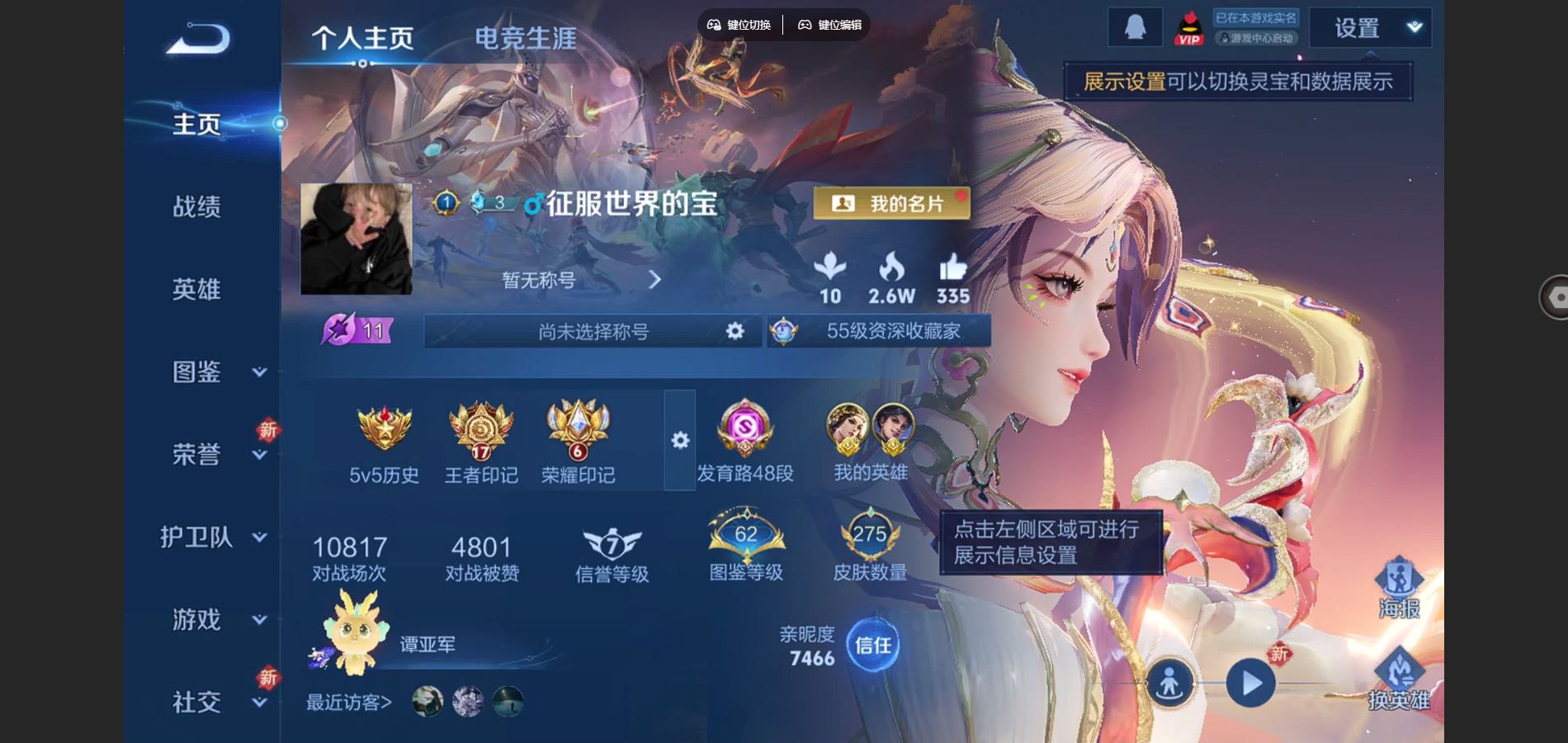Click the VIP flame icon near the top
Screen dimensions: 1568x743
(1189, 27)
